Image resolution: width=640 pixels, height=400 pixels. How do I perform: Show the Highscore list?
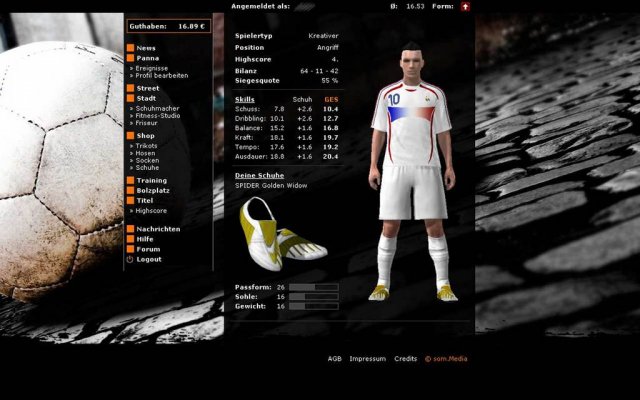150,211
